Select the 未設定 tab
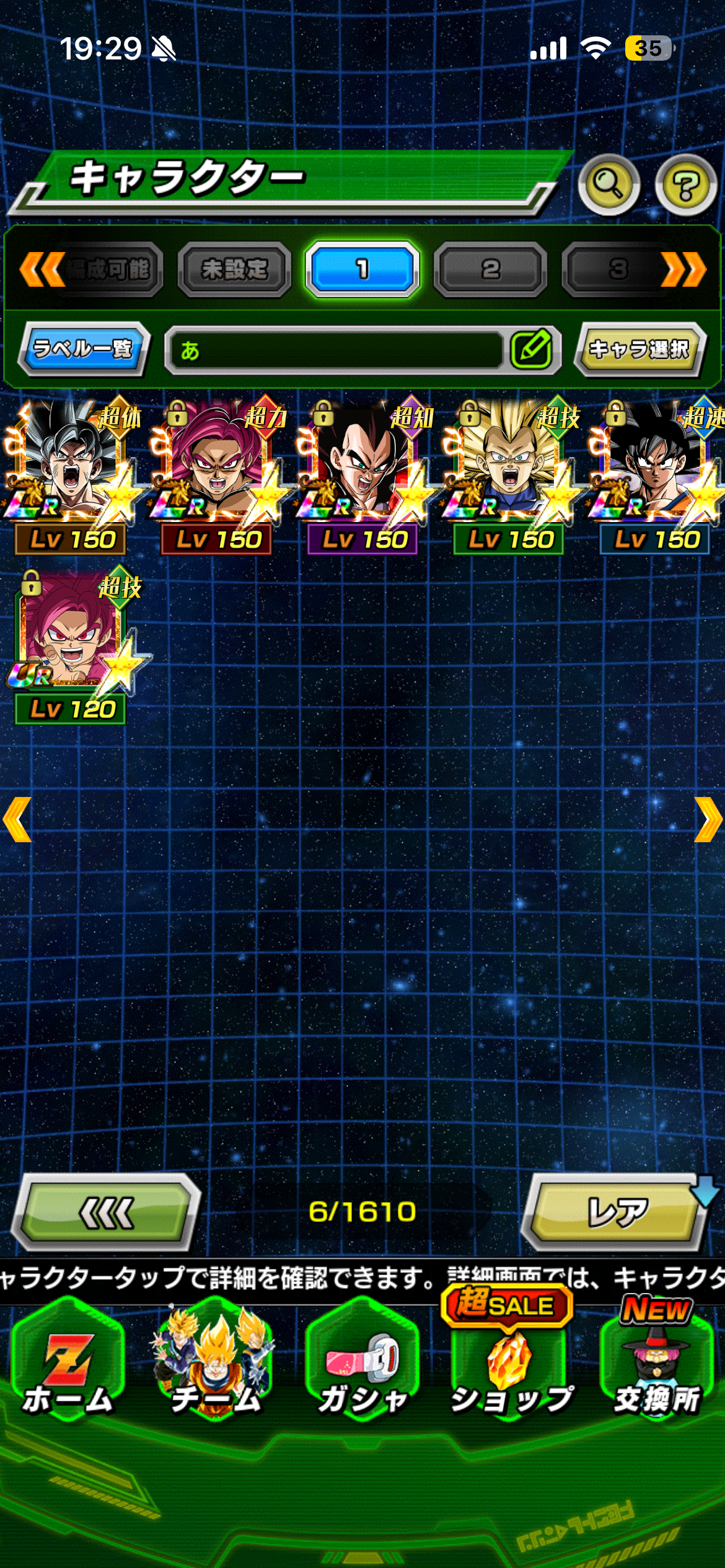 pyautogui.click(x=234, y=269)
